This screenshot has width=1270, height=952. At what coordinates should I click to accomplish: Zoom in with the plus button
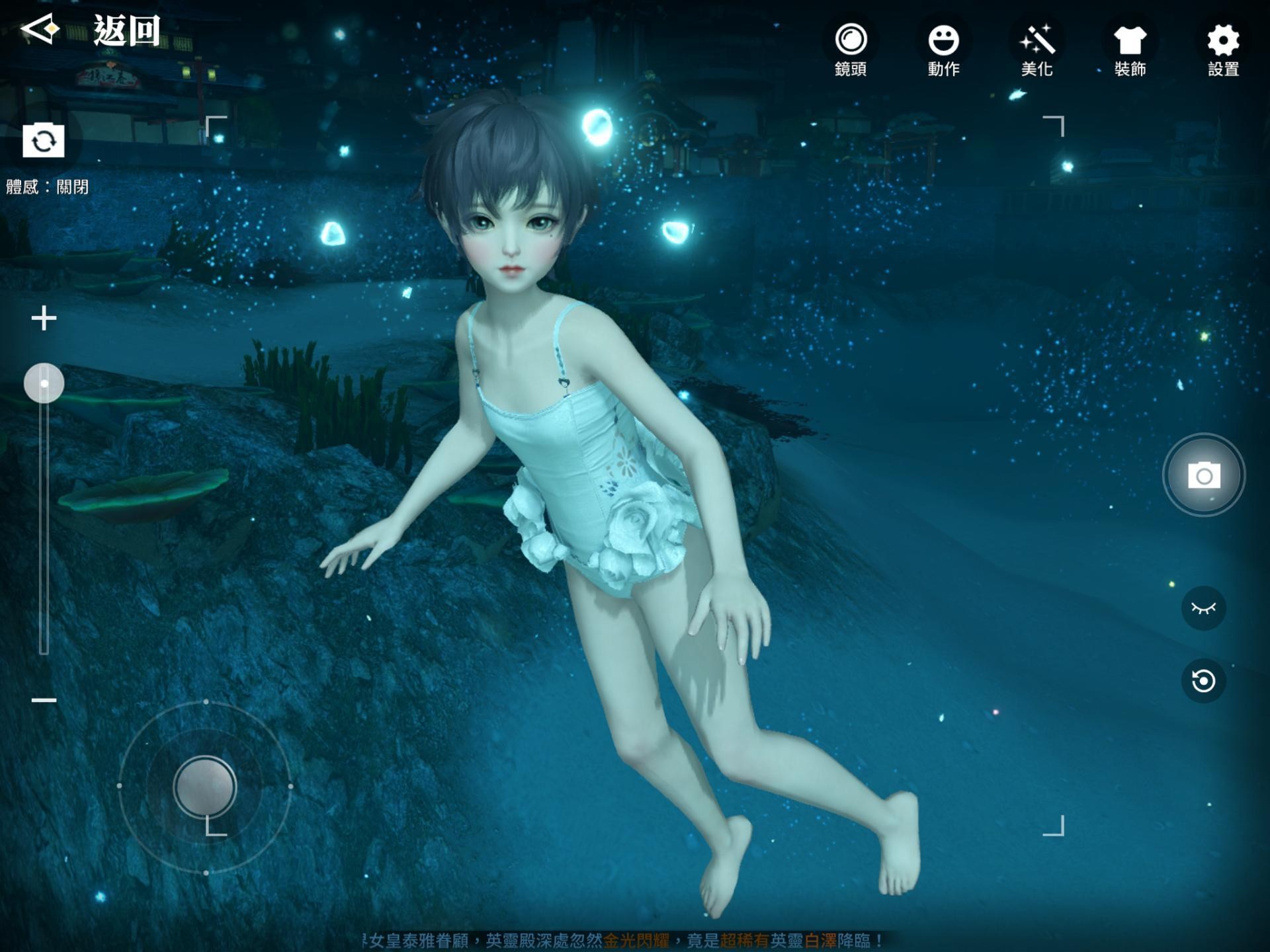[44, 318]
